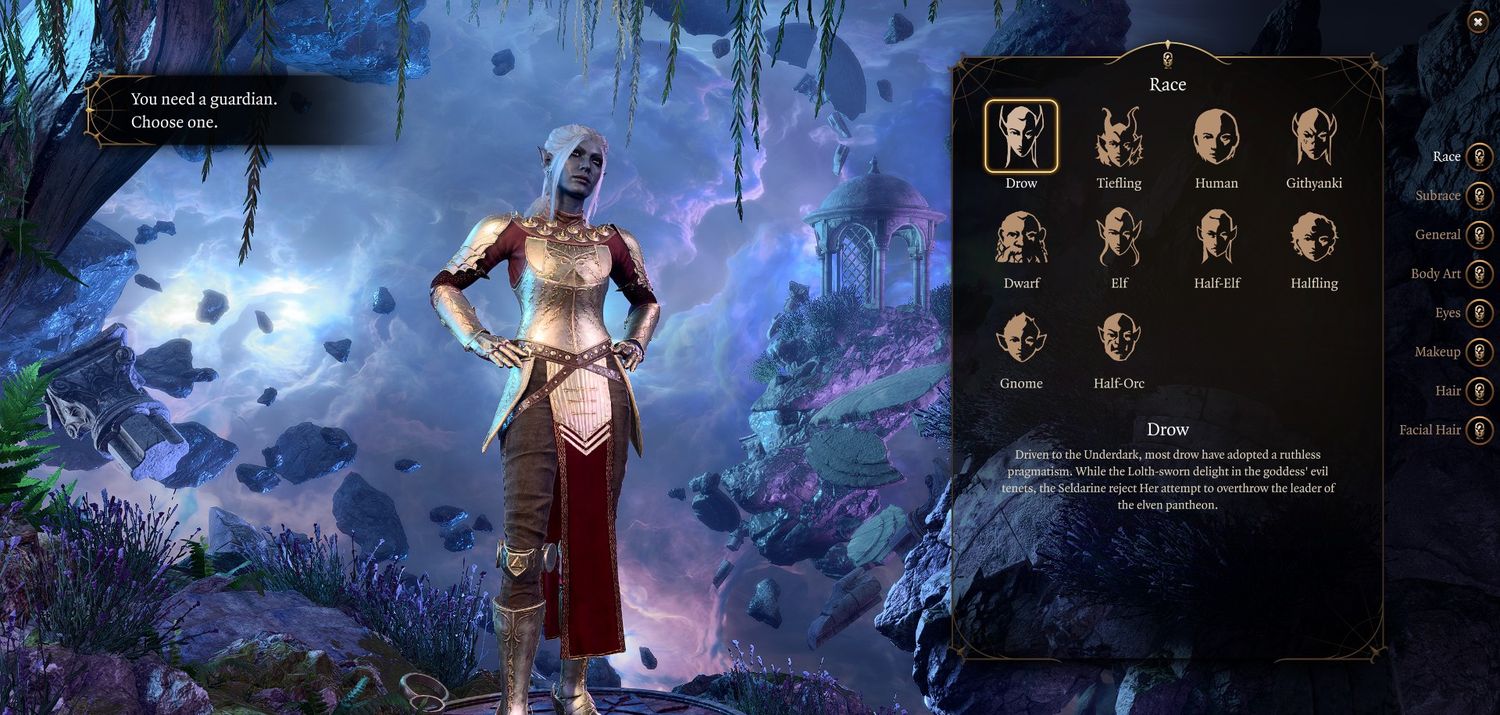Select the Gnome race portrait
This screenshot has height=715, width=1500.
pos(1020,337)
